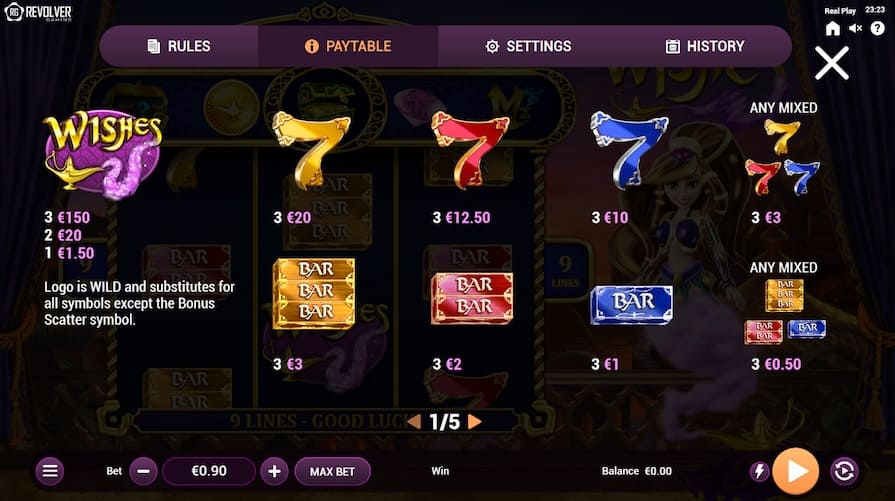Viewport: 895px width, 501px height.
Task: Open the autoplay spin options
Action: [843, 471]
